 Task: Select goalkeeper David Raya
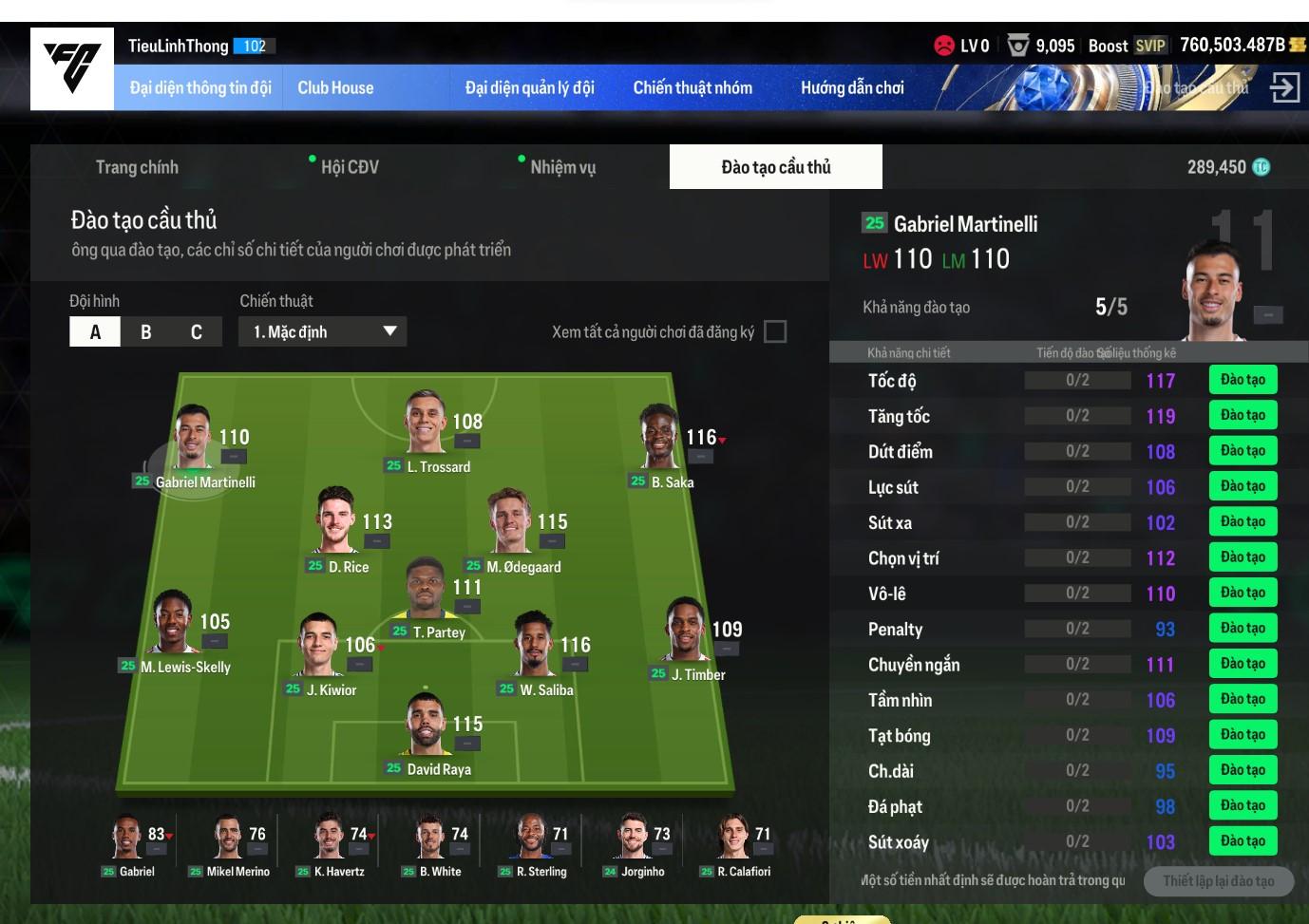427,727
